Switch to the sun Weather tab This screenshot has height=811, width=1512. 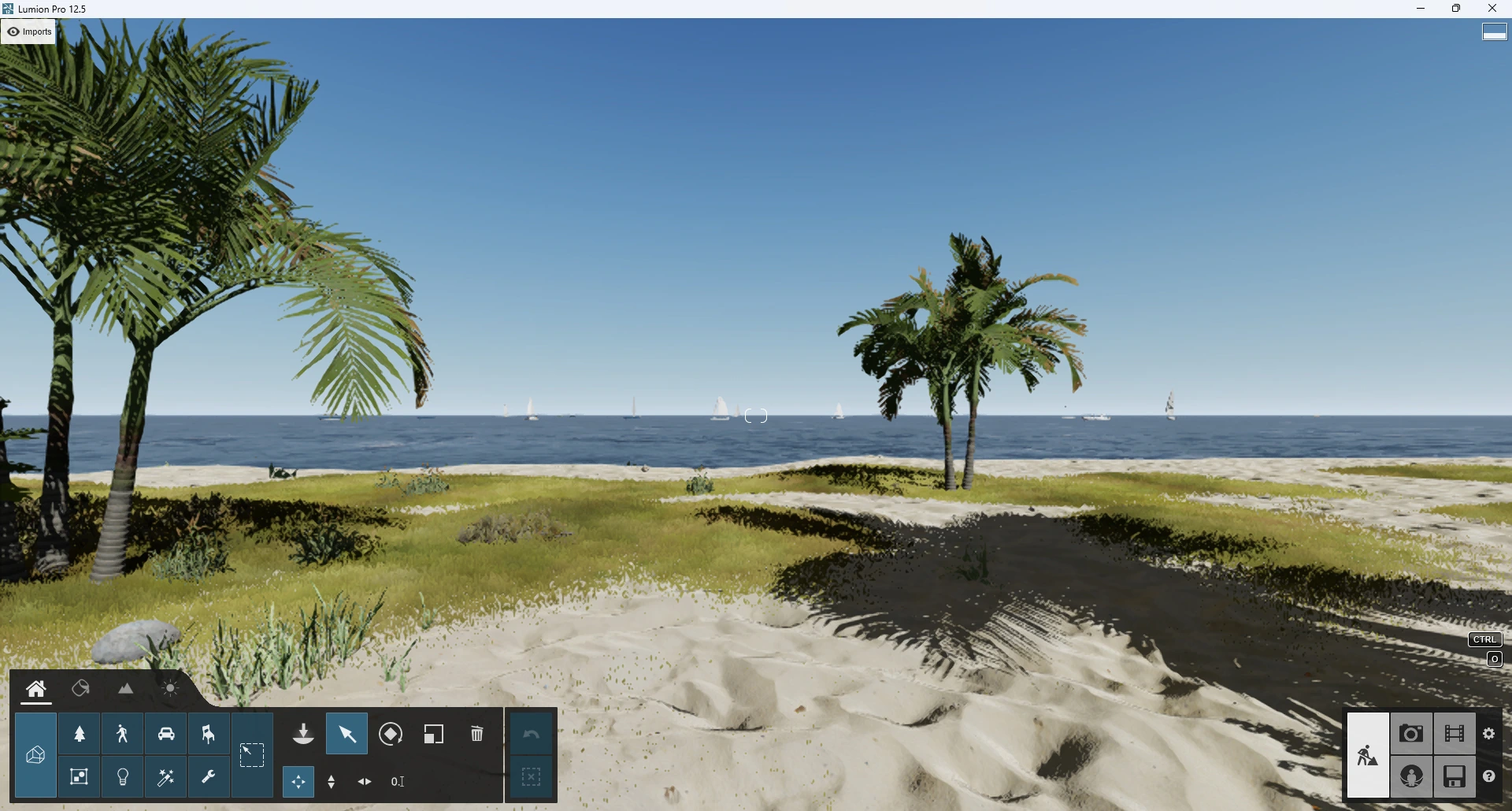pyautogui.click(x=170, y=689)
